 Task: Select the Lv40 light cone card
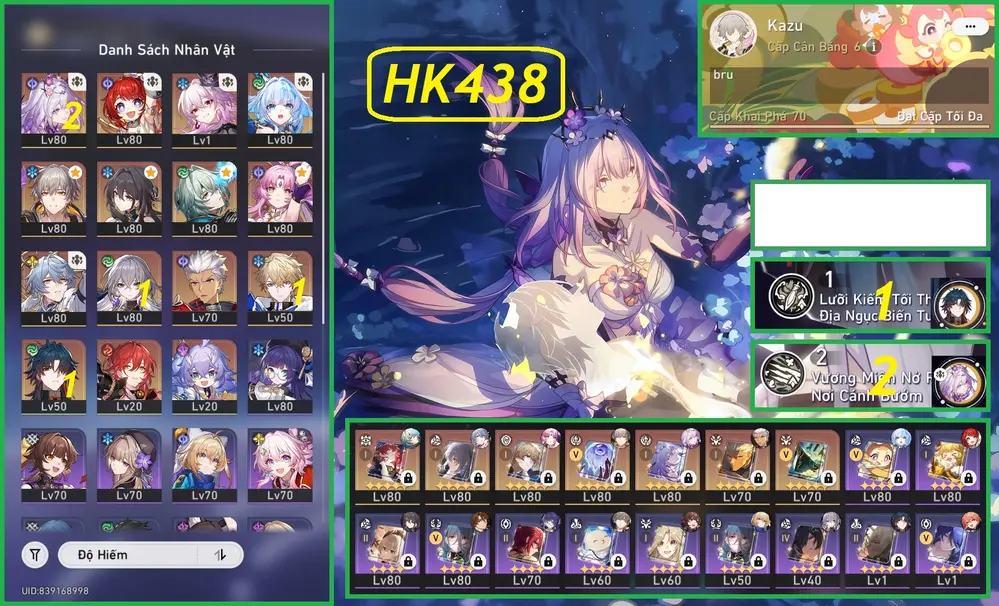(x=807, y=548)
